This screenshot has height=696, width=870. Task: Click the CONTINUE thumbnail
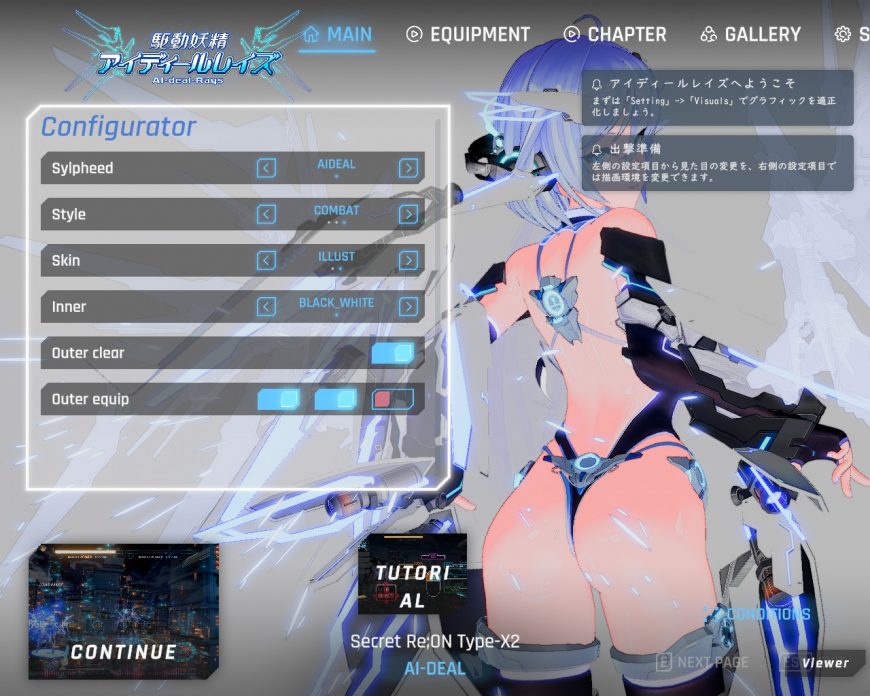point(123,611)
